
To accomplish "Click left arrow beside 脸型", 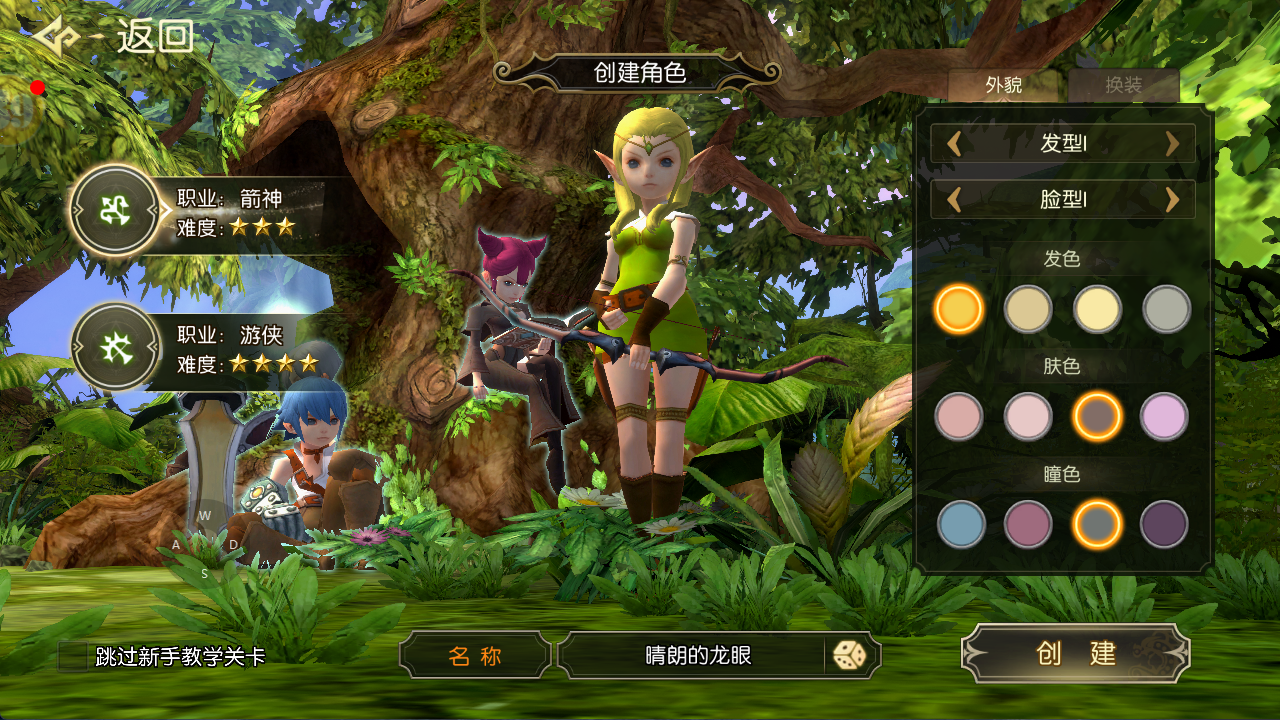I will (x=954, y=200).
